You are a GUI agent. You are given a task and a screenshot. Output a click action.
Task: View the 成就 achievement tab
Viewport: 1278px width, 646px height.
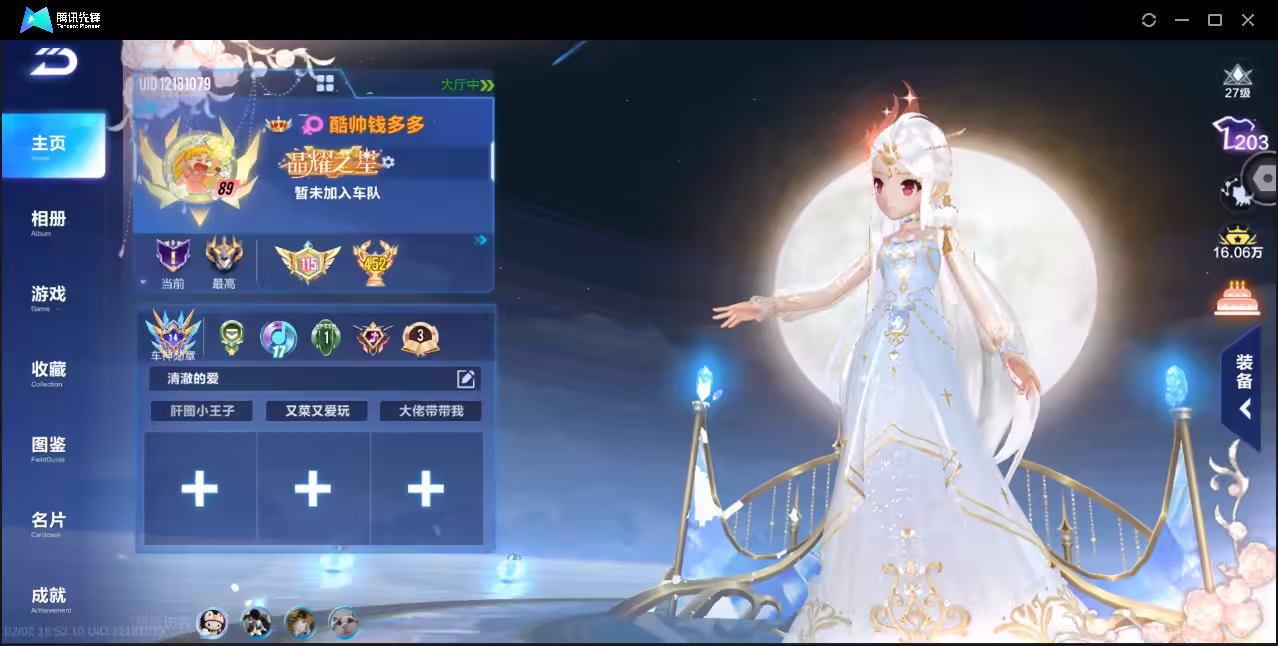coord(49,597)
